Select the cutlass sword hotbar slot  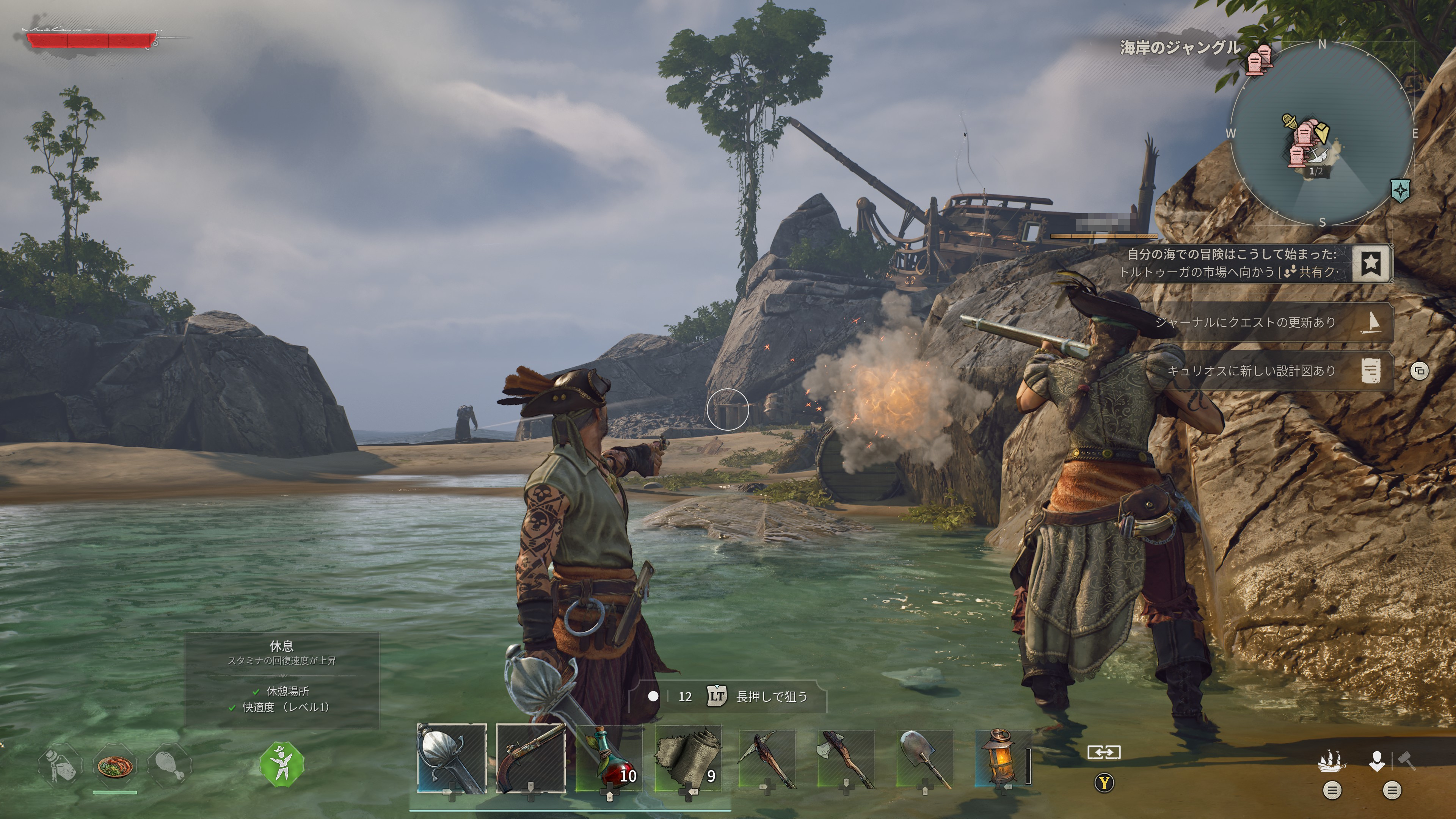coord(451,758)
